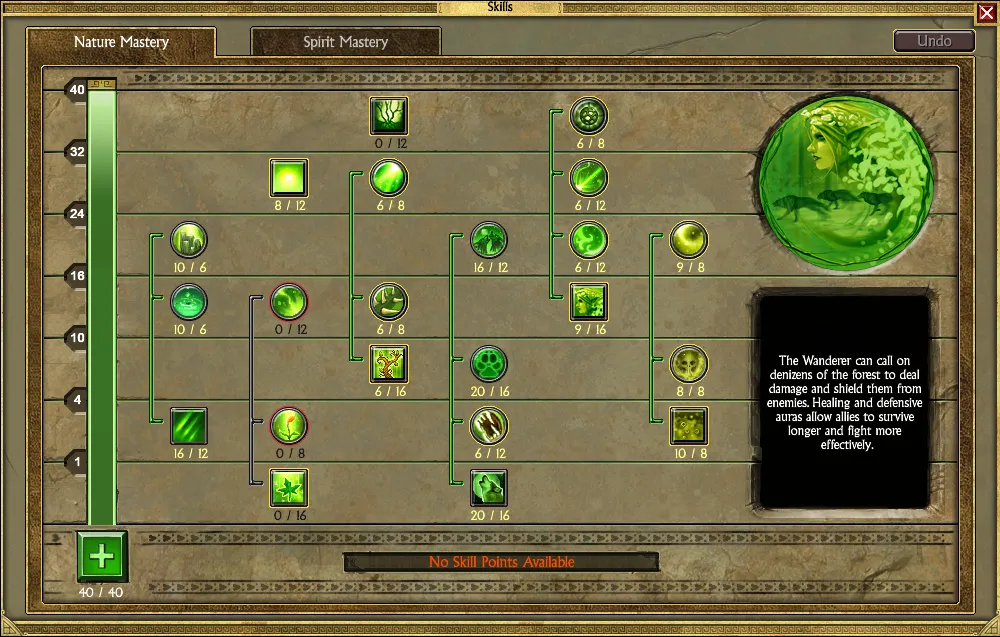Pick the round skill showing 8 / 8
Viewport: 1000px width, 637px height.
coord(689,364)
